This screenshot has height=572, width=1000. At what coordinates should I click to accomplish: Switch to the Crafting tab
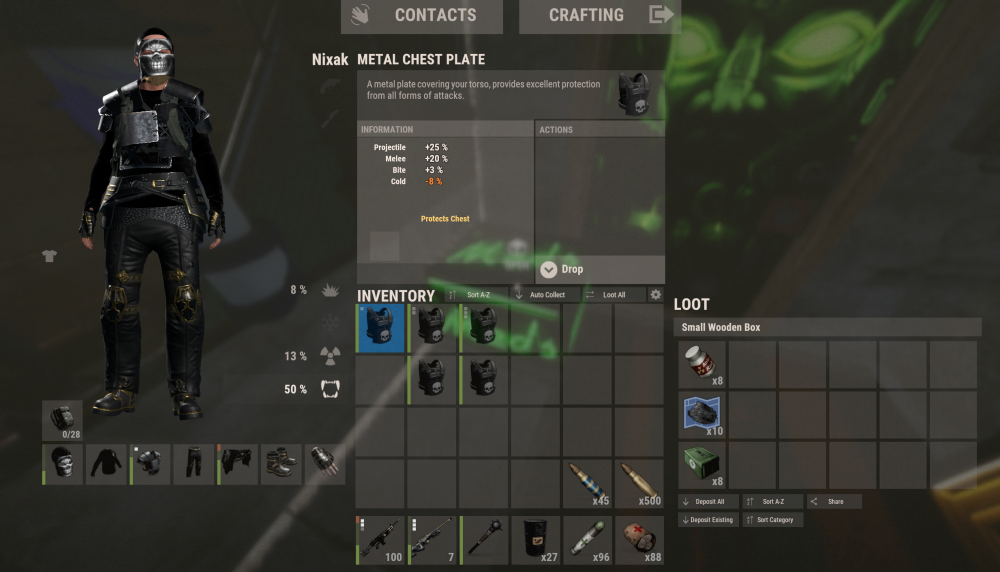coord(599,16)
